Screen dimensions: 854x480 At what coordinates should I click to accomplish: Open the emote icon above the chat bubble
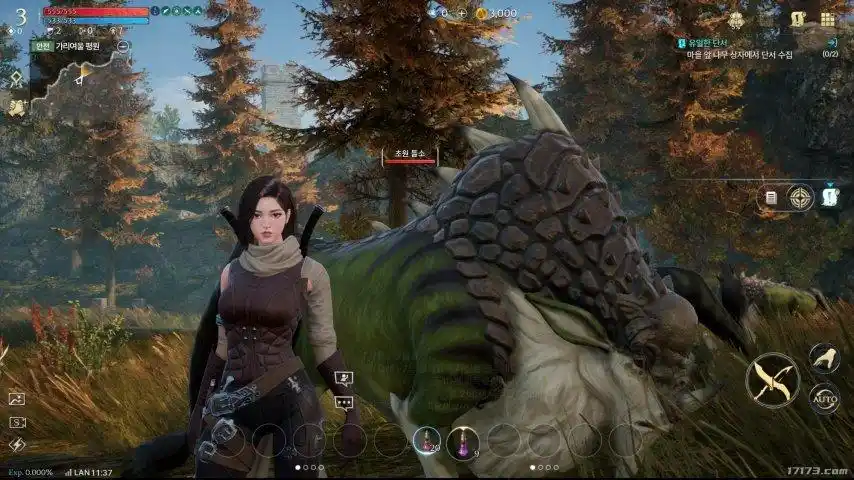click(344, 379)
